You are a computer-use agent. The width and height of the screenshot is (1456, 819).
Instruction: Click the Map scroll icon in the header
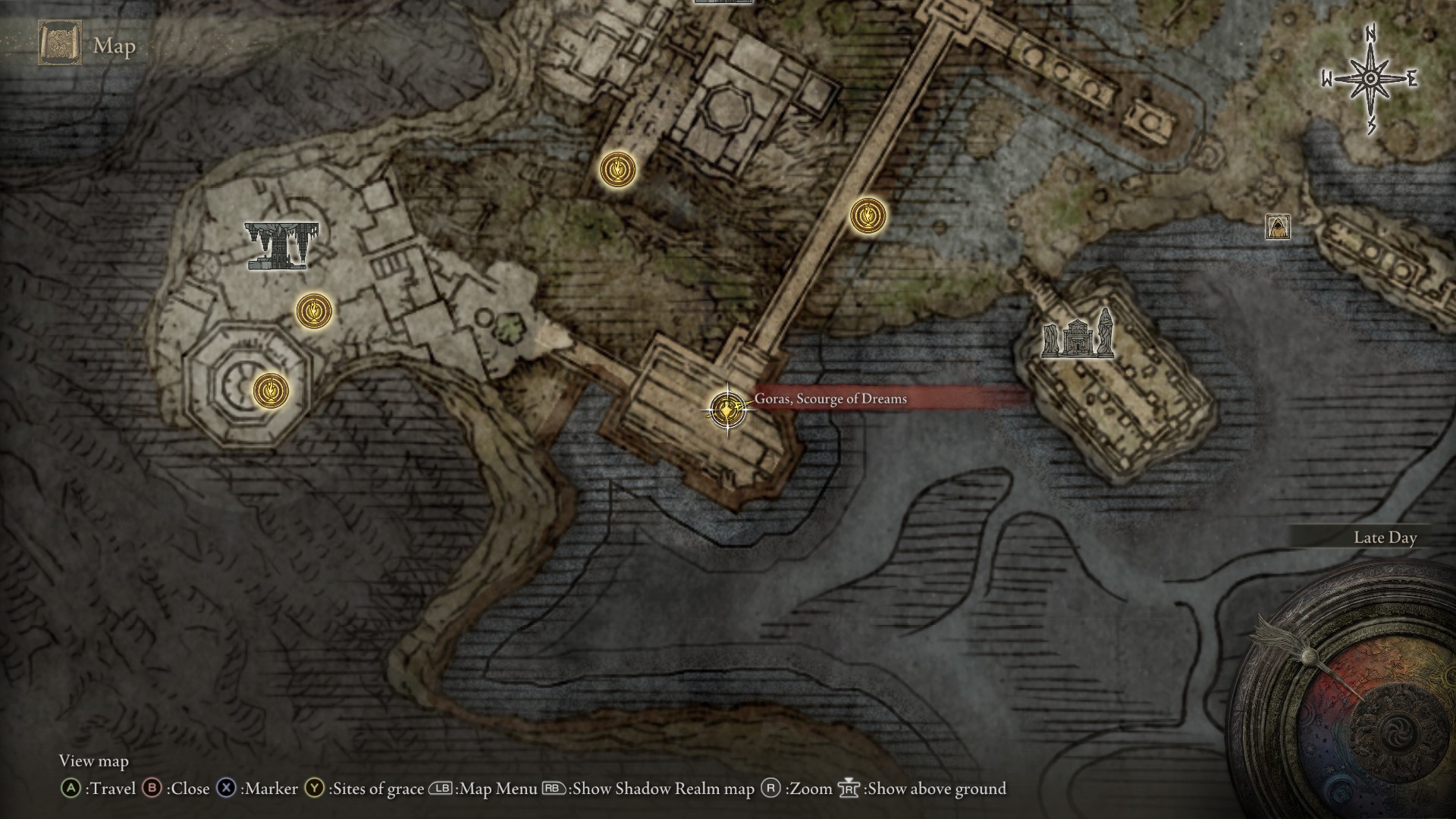pos(60,43)
